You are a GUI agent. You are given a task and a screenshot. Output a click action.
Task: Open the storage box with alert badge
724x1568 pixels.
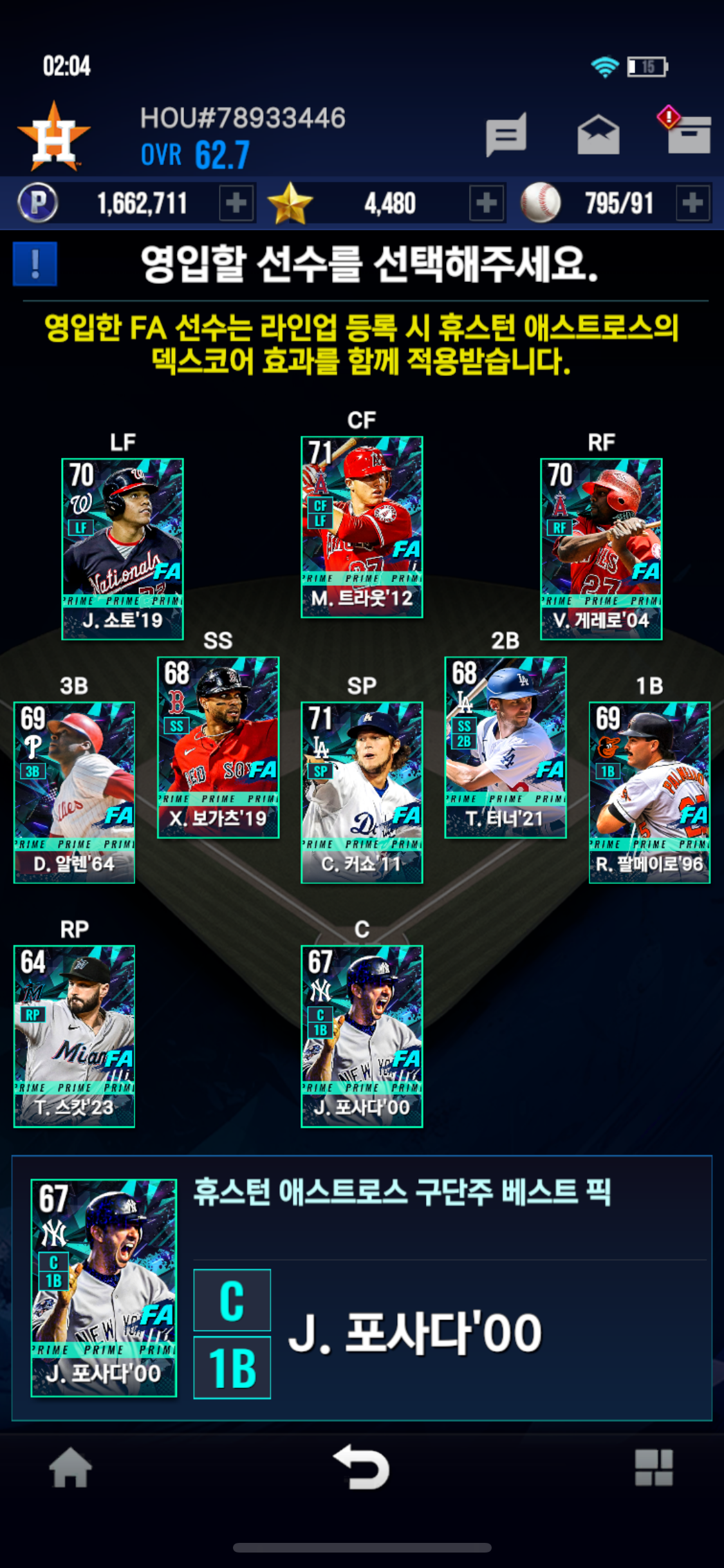(x=686, y=132)
